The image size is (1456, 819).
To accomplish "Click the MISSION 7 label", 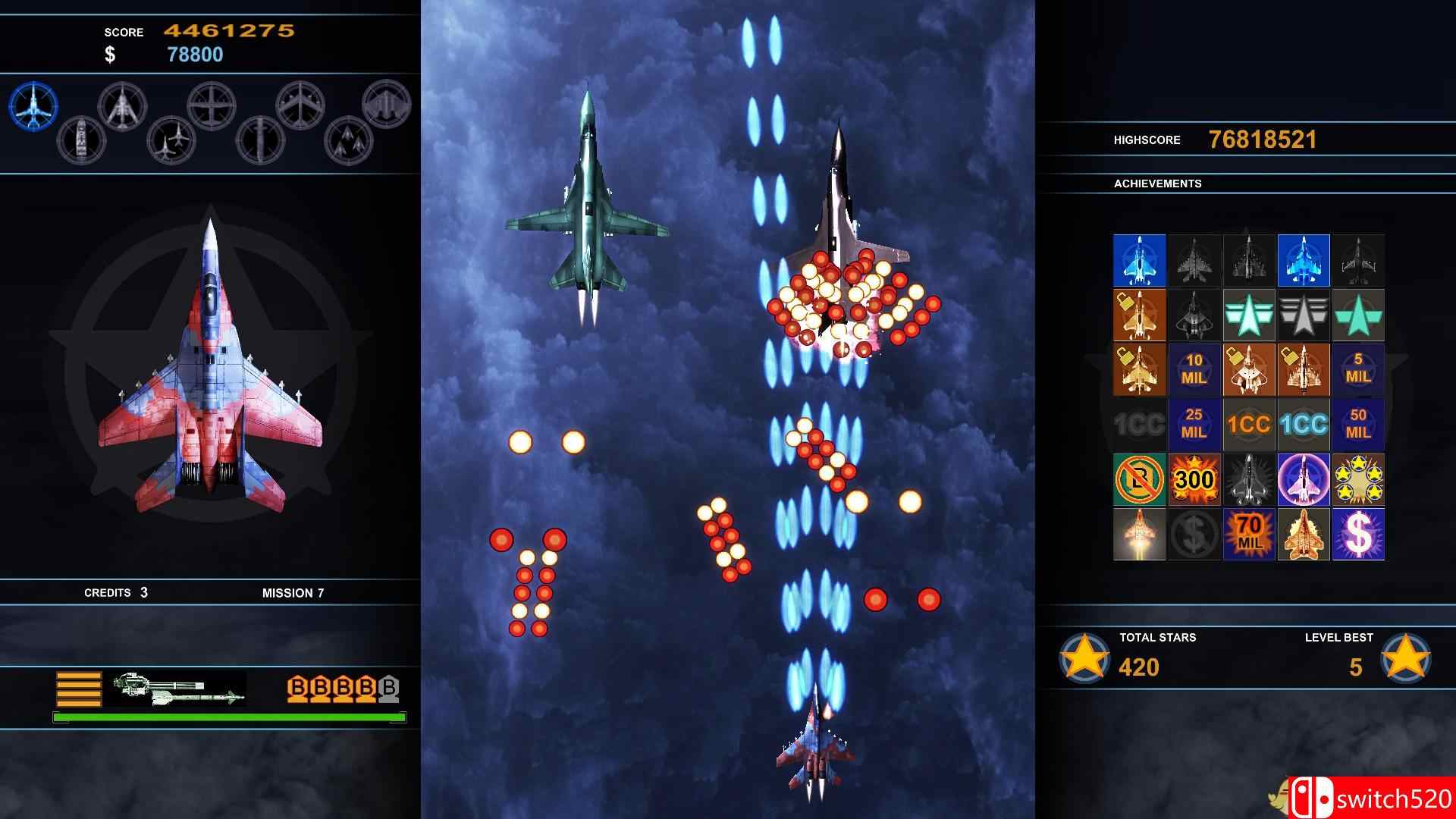I will [293, 593].
